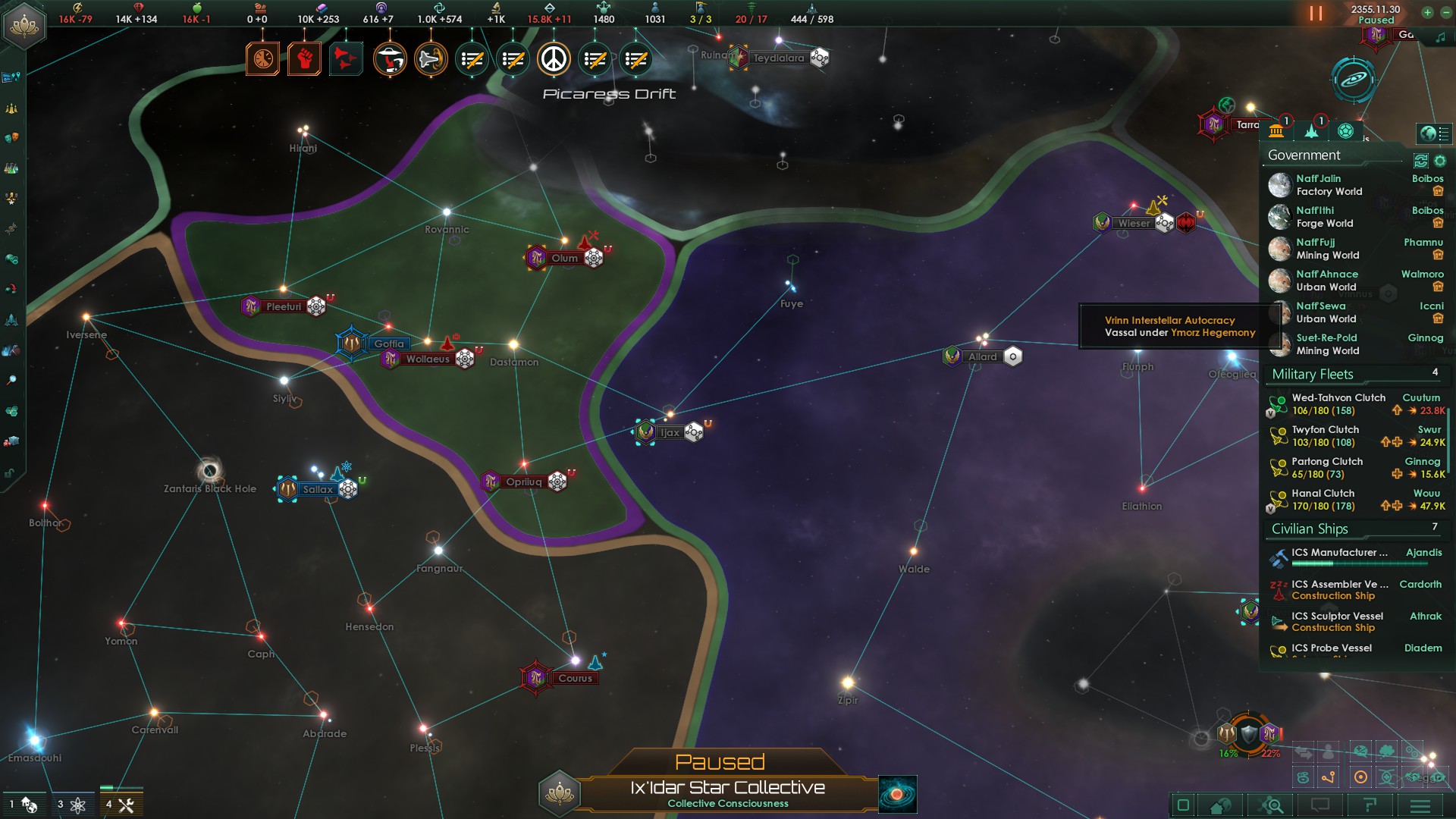This screenshot has height=819, width=1456.
Task: Collapse the Civilian Ships section header
Action: [x=1310, y=529]
